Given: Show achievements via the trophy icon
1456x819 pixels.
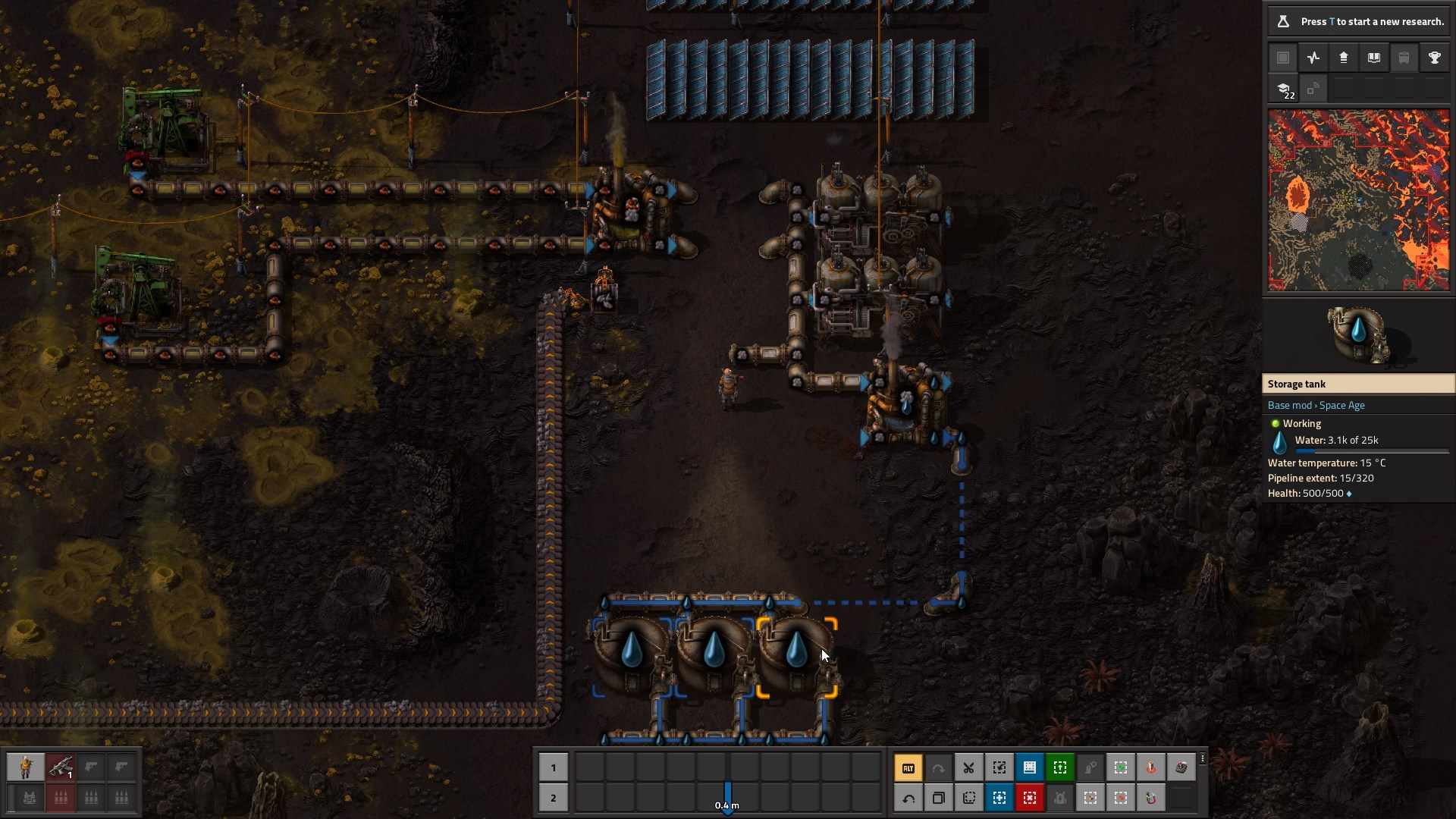Looking at the screenshot, I should [1435, 58].
